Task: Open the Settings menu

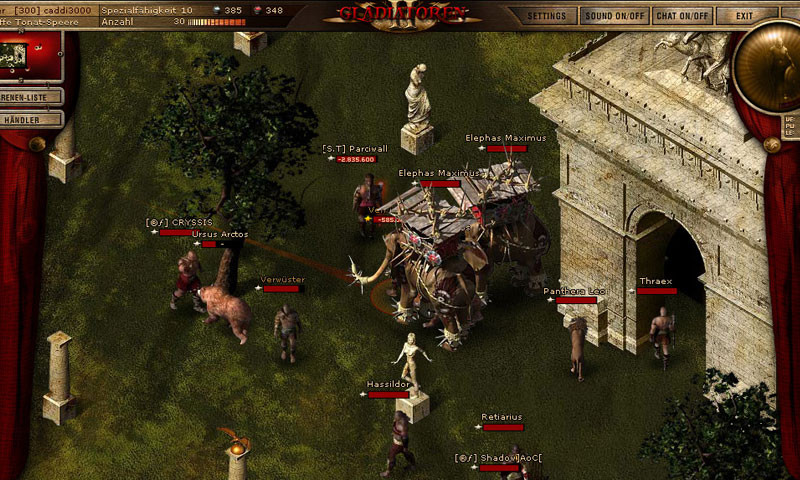Action: 547,16
